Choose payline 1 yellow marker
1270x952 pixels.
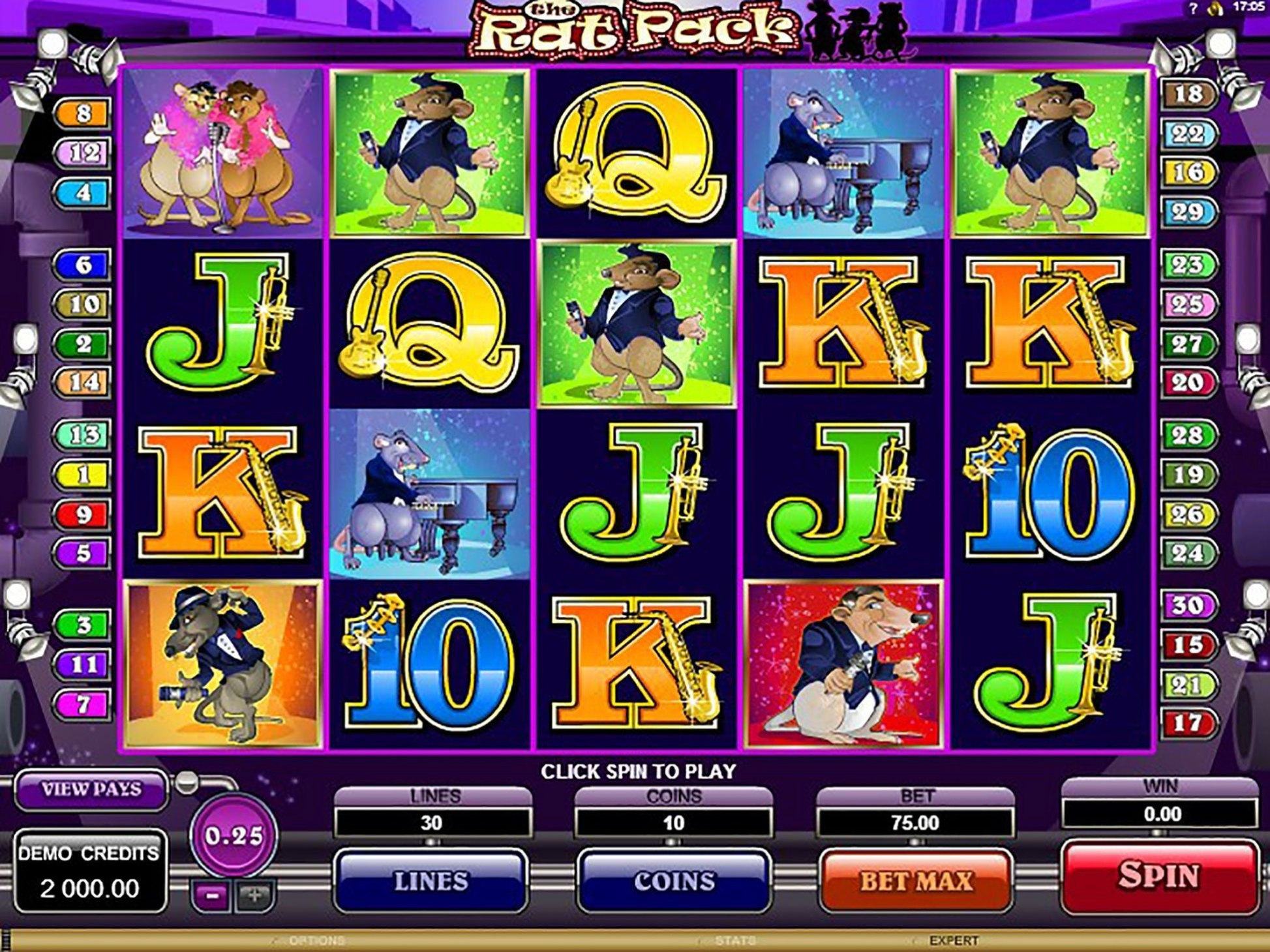coord(83,475)
